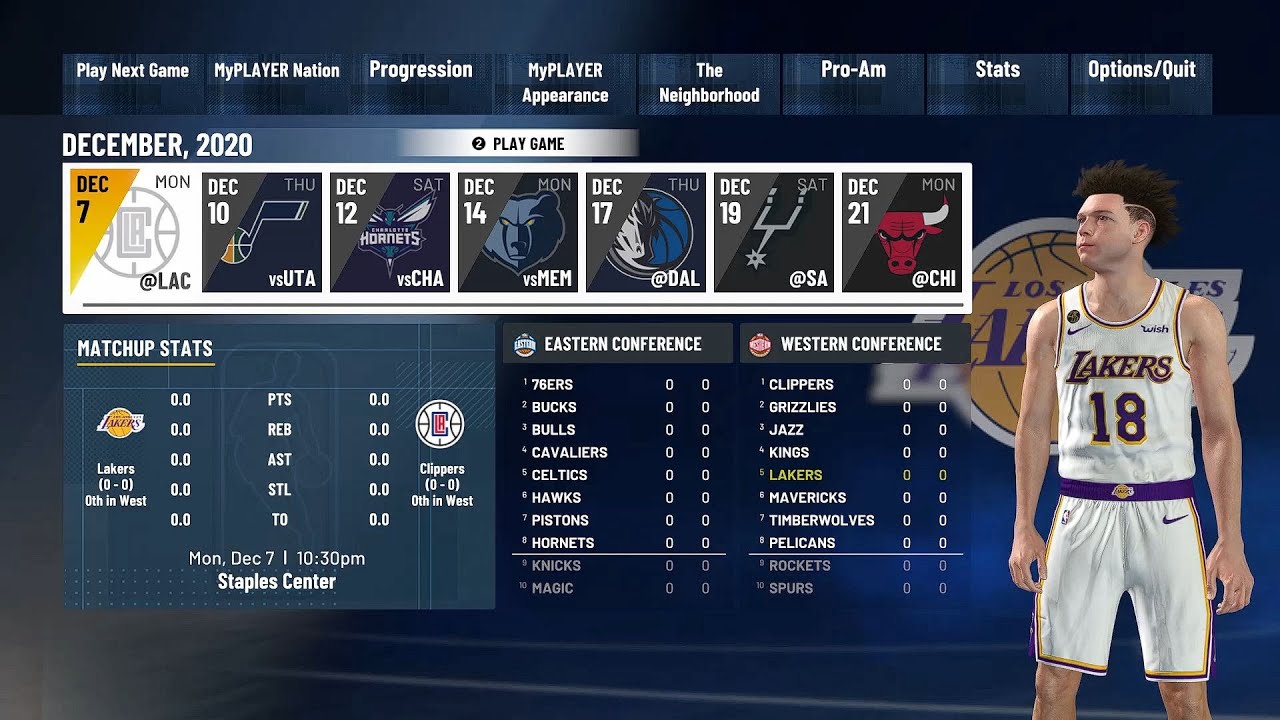
Task: View the Stats menu
Action: pos(997,82)
